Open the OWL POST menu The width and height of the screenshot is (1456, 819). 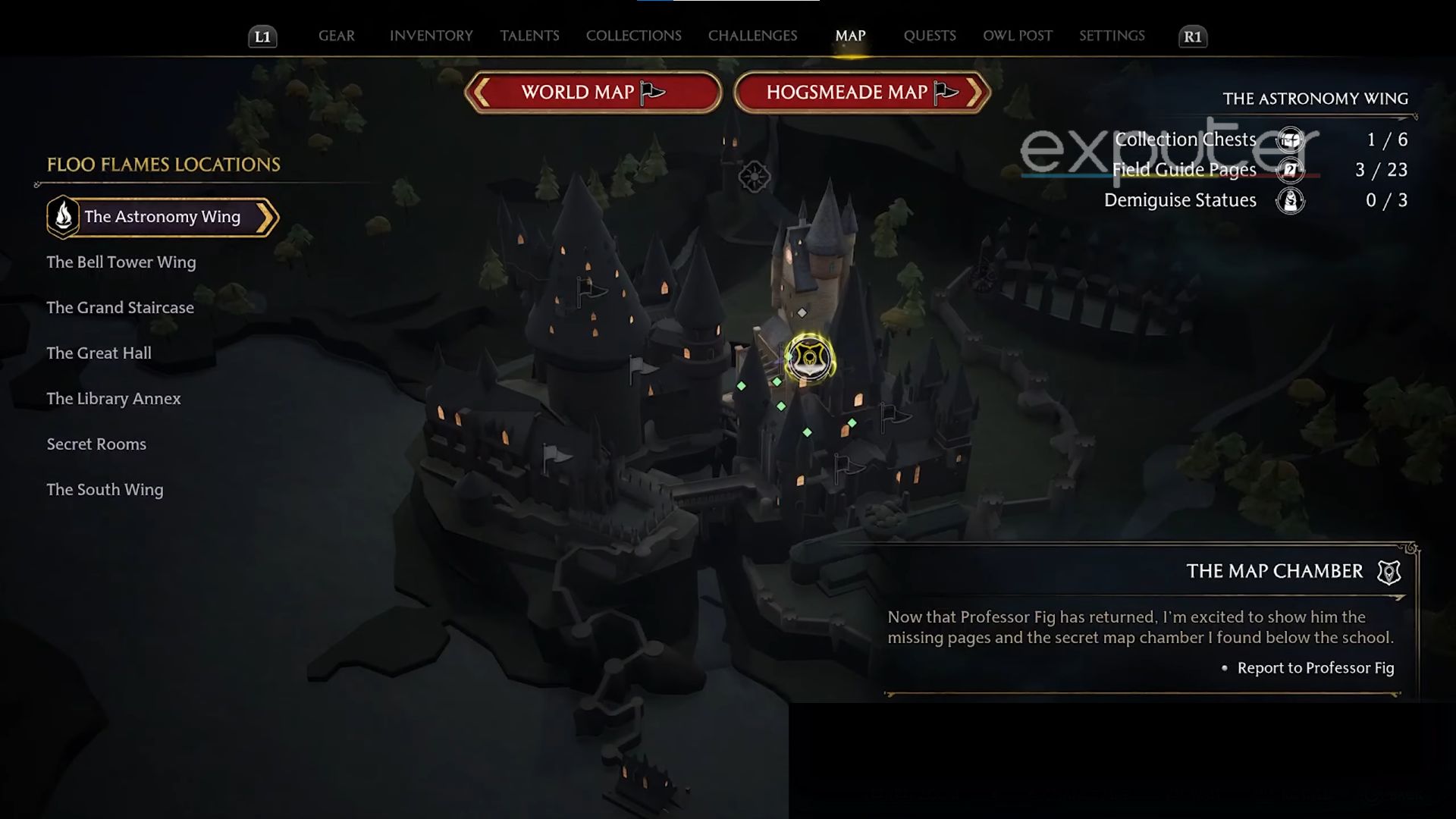(x=1017, y=35)
